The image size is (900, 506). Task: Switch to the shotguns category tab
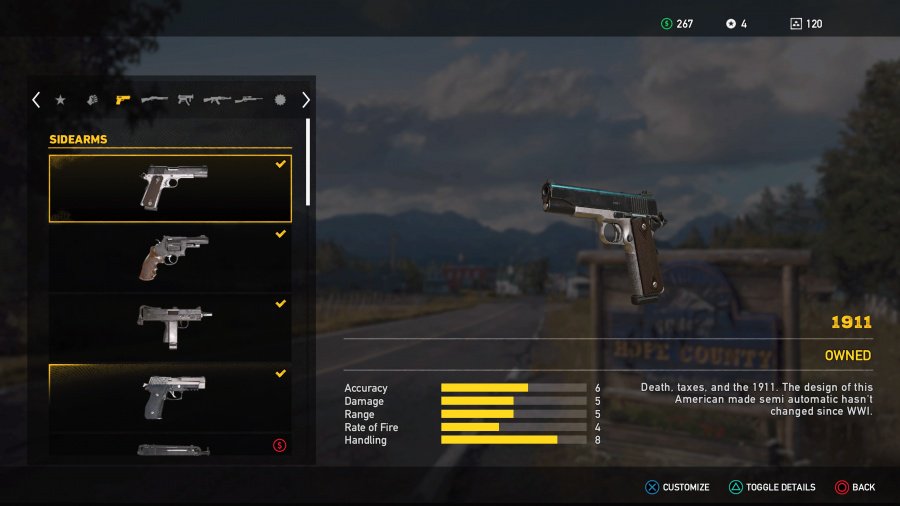(x=154, y=100)
